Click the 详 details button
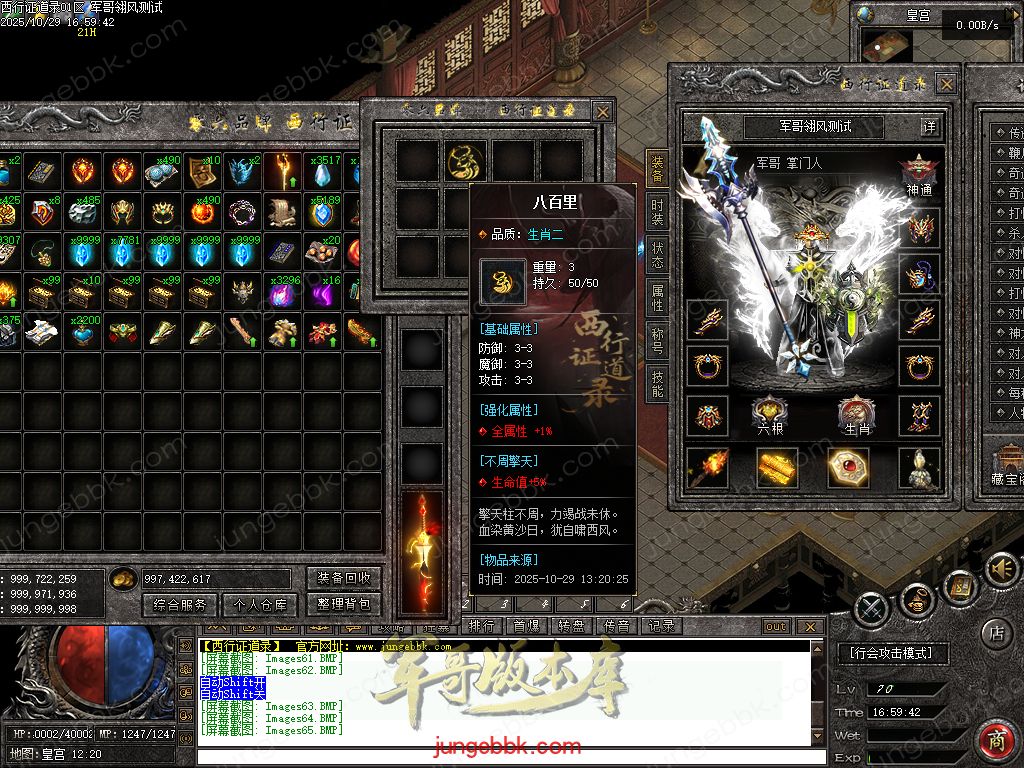This screenshot has height=768, width=1024. point(930,127)
